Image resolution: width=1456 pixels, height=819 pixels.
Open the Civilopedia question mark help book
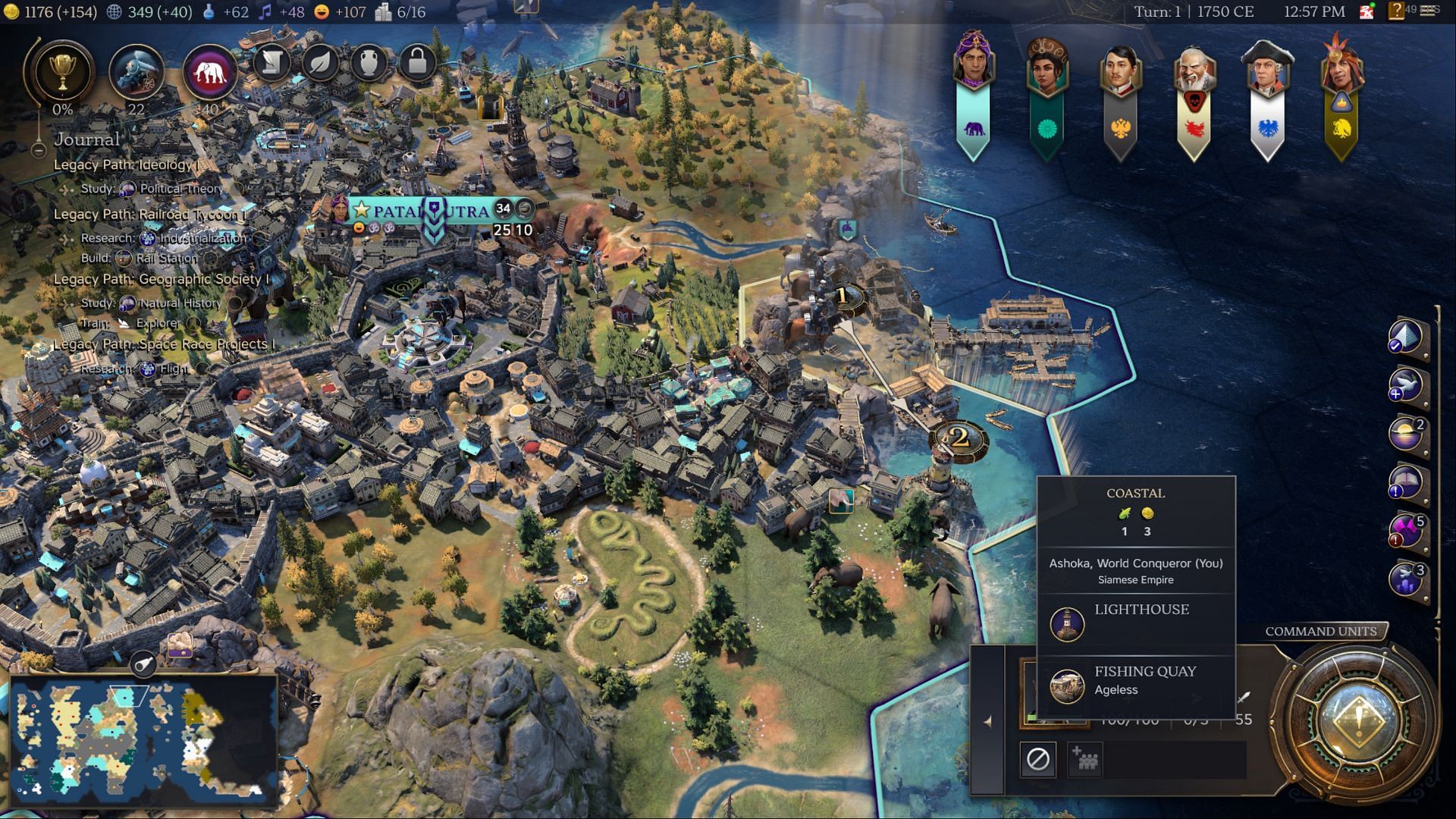[1395, 11]
